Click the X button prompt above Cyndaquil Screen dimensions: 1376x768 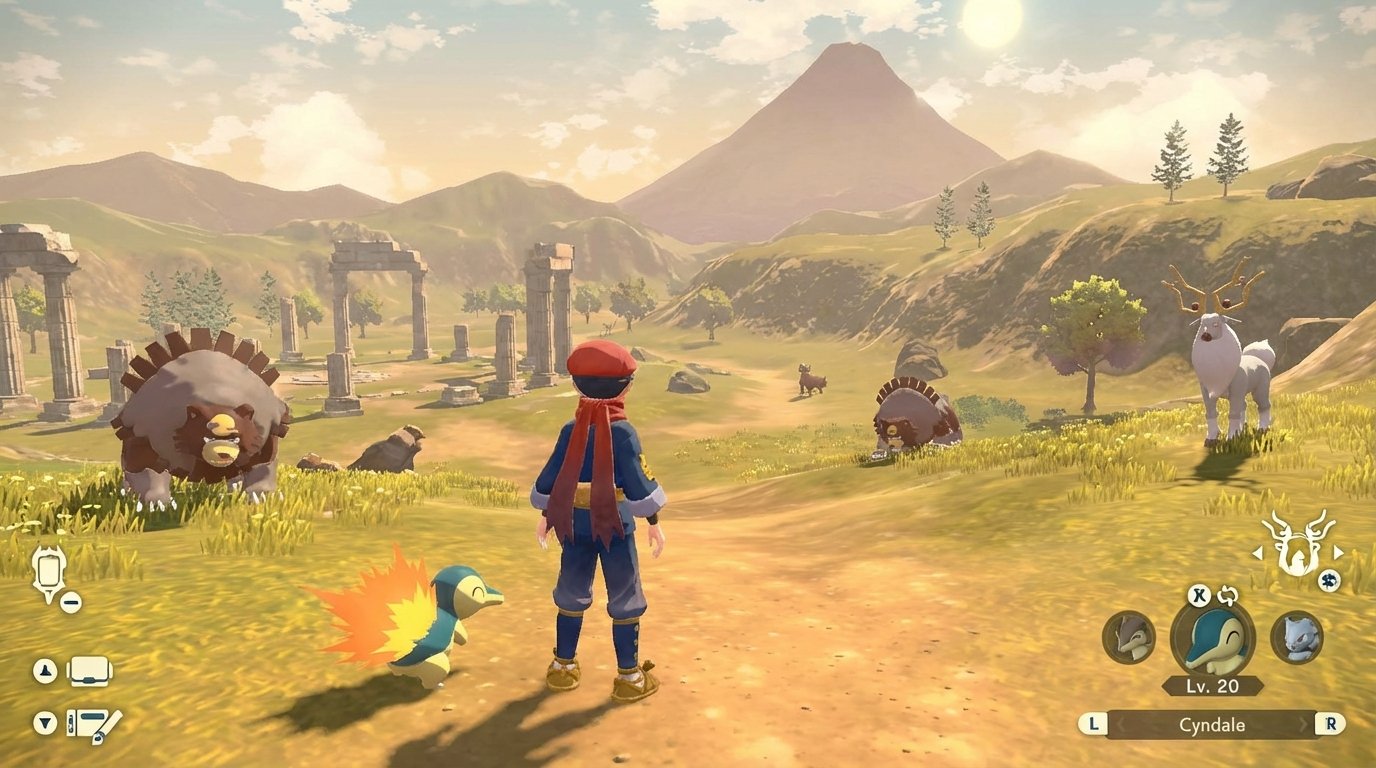click(x=1200, y=597)
